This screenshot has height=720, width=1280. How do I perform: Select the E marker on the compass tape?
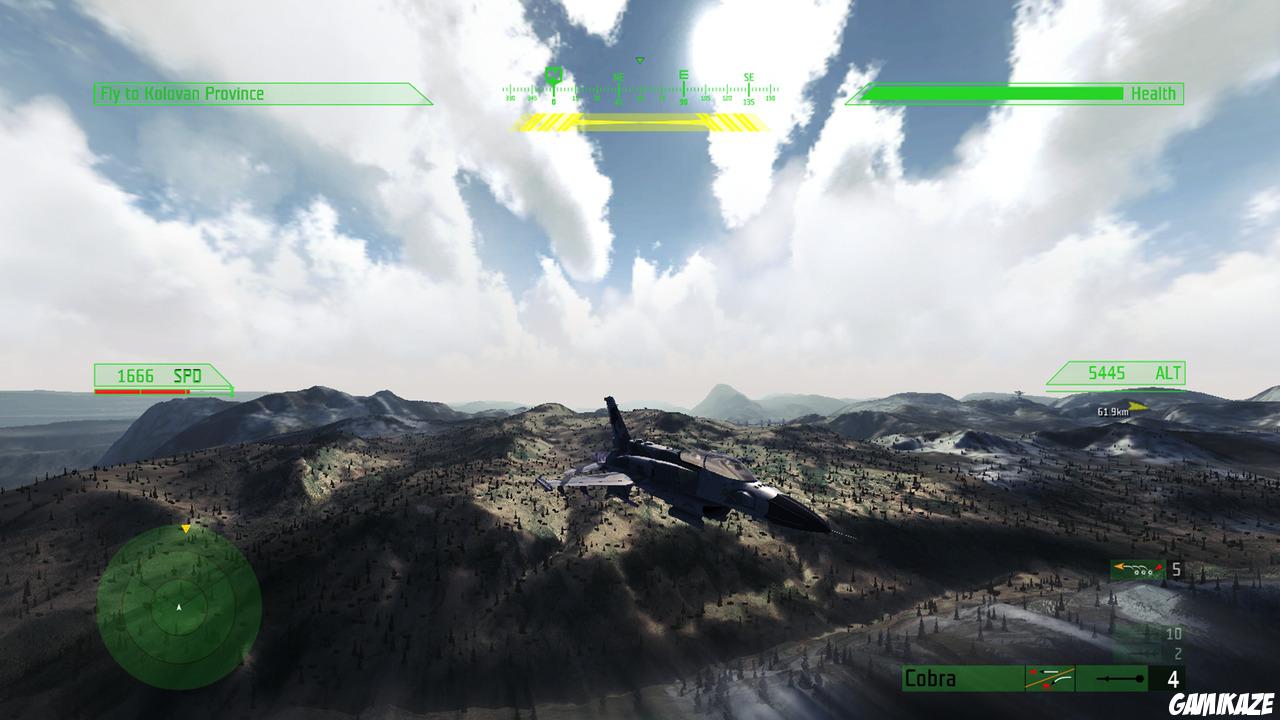click(684, 76)
